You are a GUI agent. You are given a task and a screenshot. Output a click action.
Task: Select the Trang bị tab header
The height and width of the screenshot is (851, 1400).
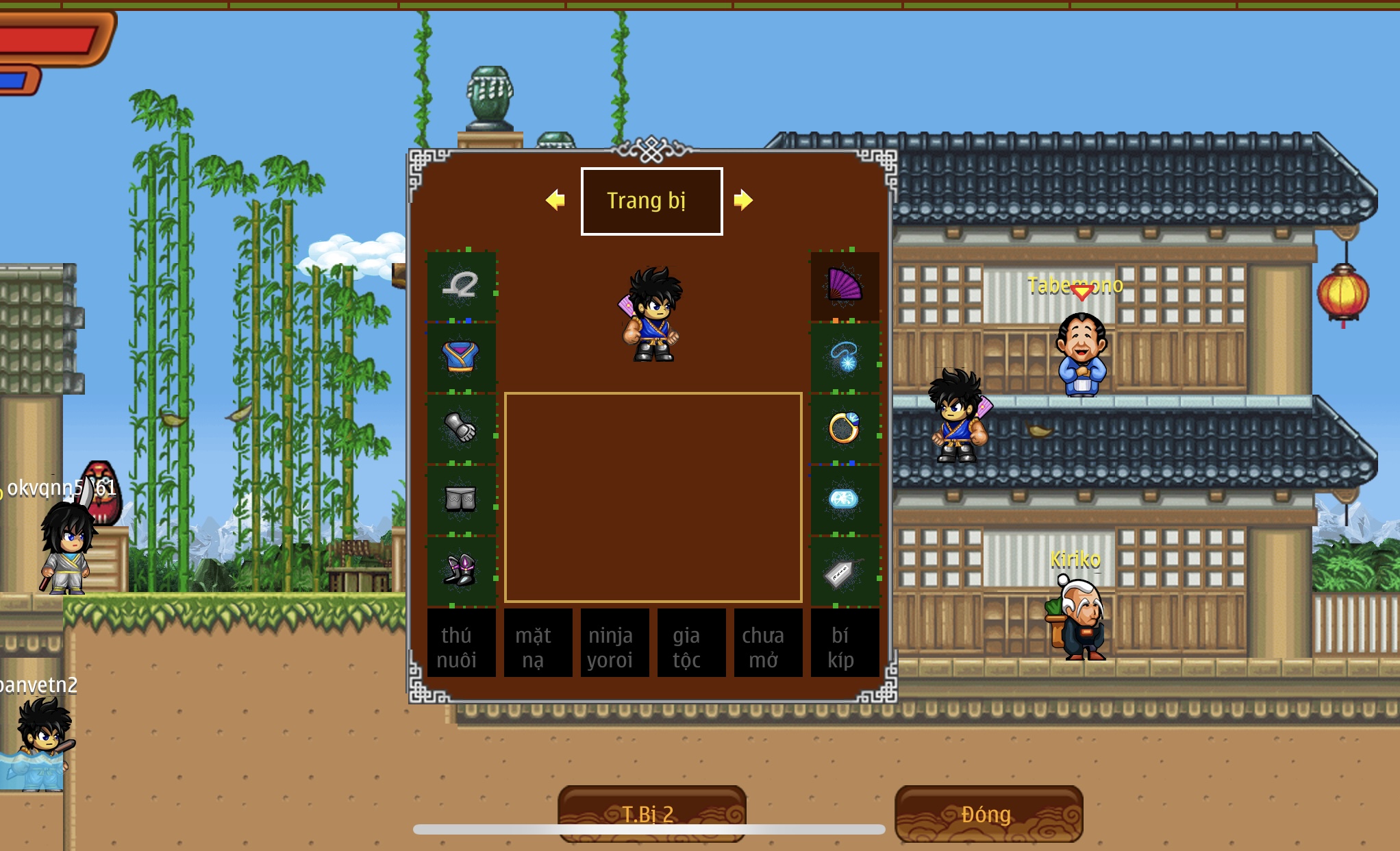tap(651, 201)
